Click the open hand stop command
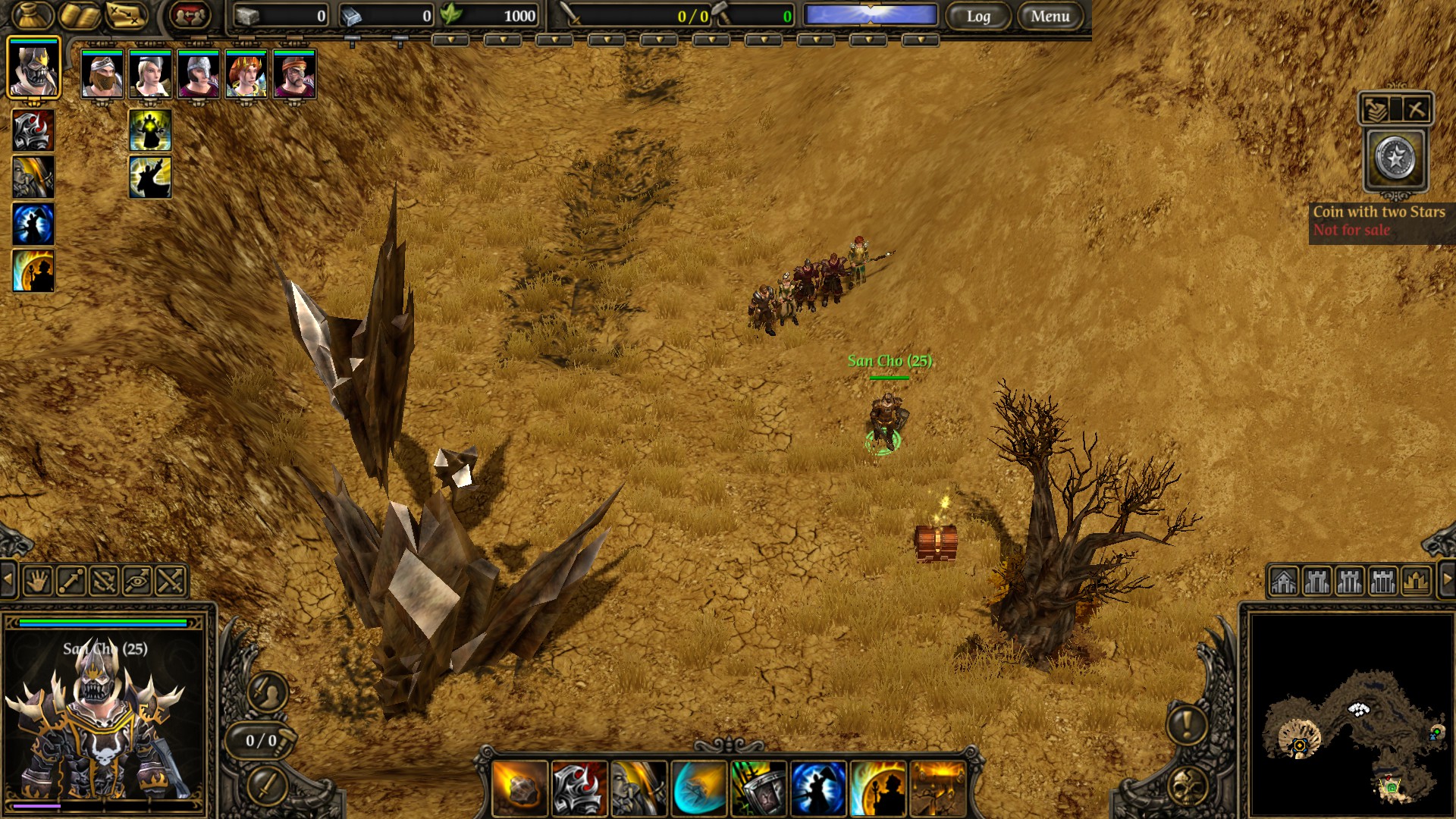Viewport: 1456px width, 819px height. (36, 582)
